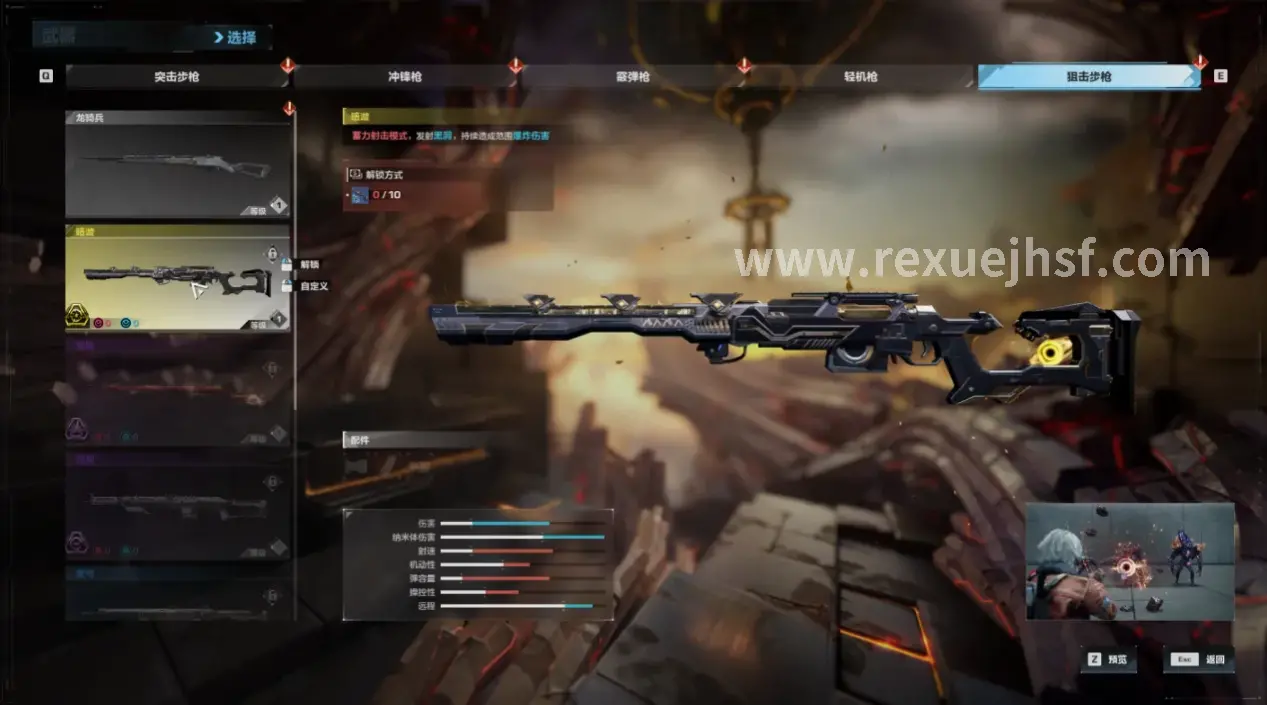
Task: Open the weapon skill preview video thumbnail
Action: pyautogui.click(x=1129, y=561)
